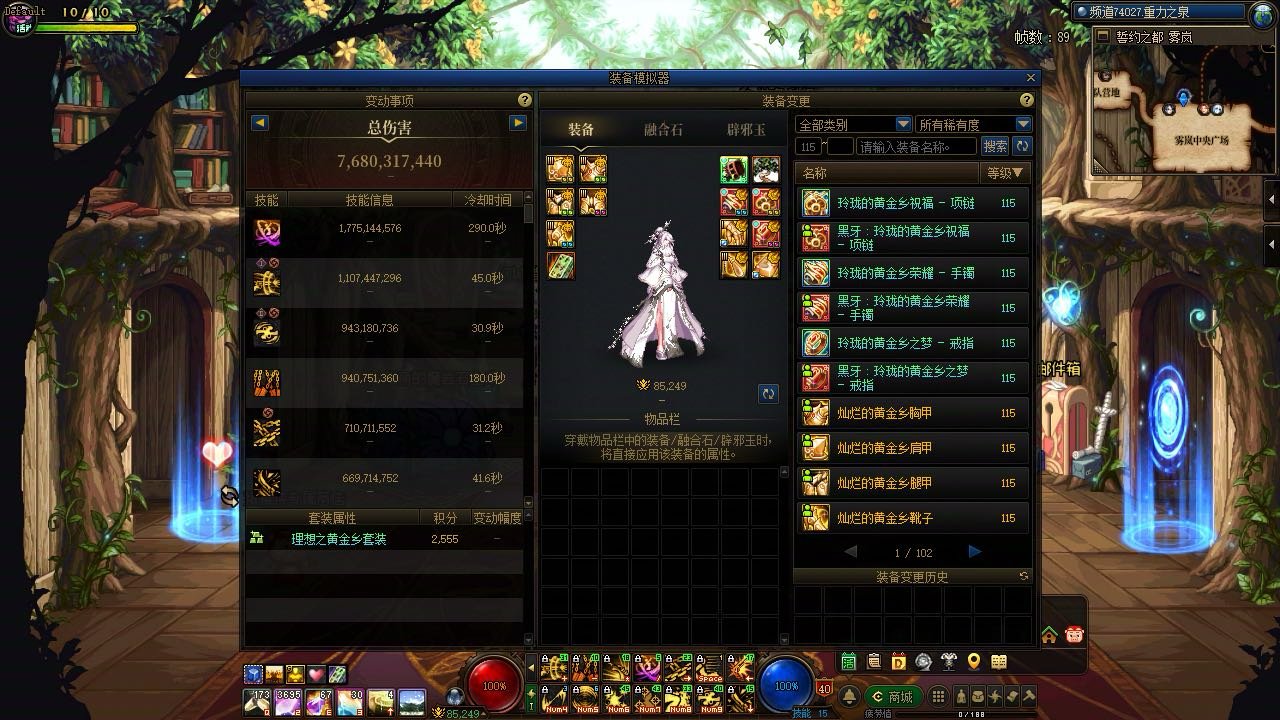Click the 搜索 search button
Viewport: 1280px width, 720px height.
pyautogui.click(x=996, y=146)
